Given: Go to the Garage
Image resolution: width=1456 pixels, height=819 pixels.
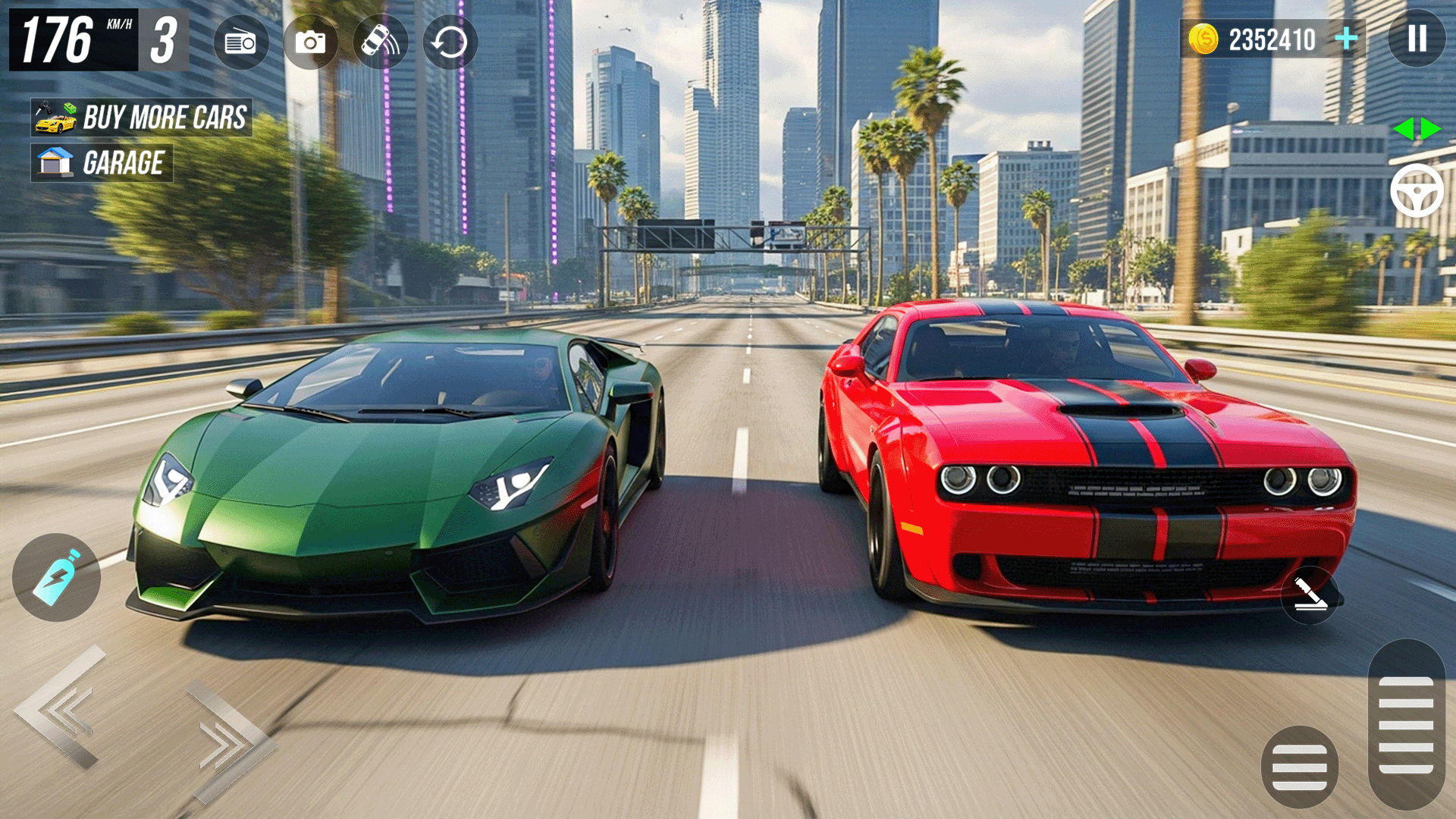Looking at the screenshot, I should point(102,163).
